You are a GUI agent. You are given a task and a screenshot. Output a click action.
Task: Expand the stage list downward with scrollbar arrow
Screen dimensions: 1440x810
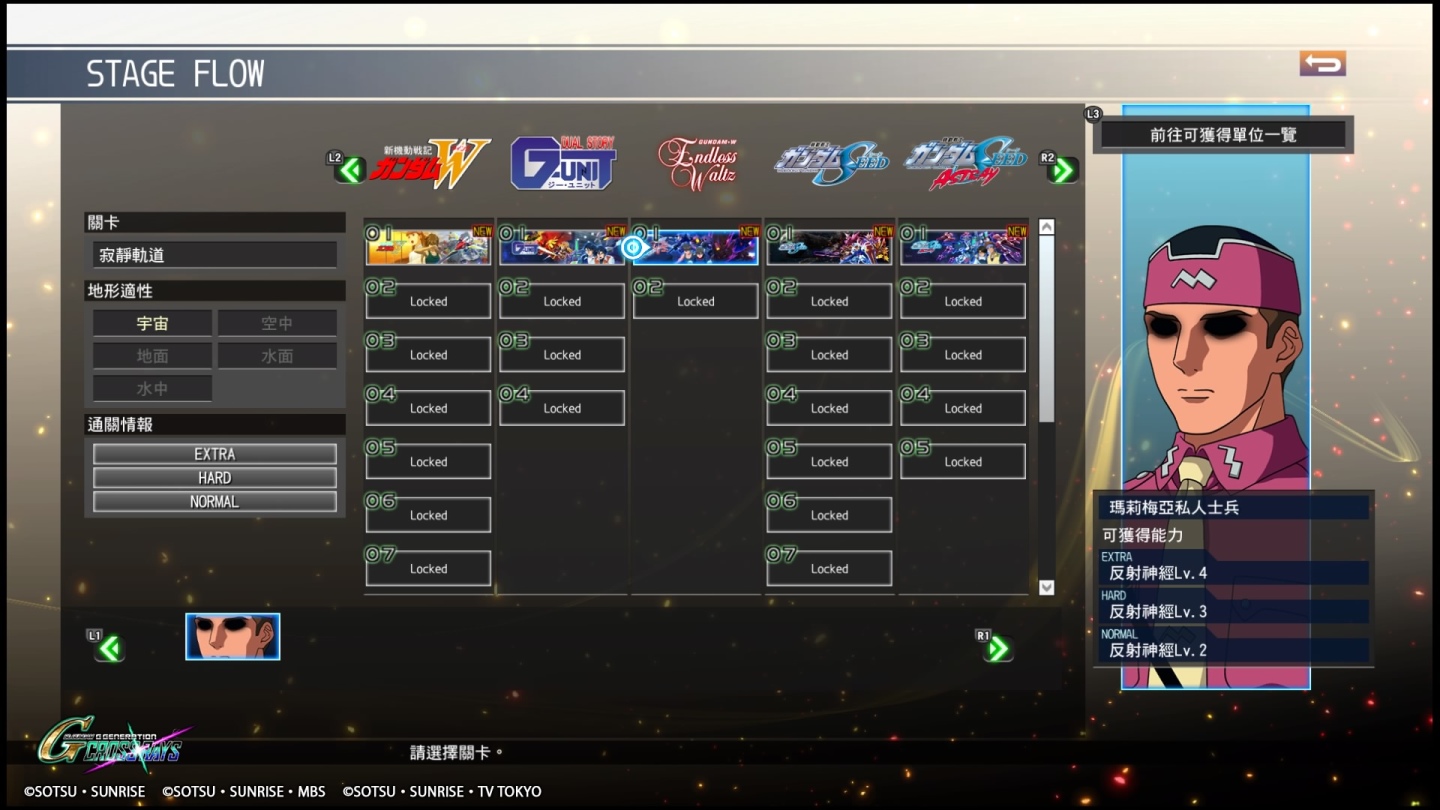(x=1047, y=587)
